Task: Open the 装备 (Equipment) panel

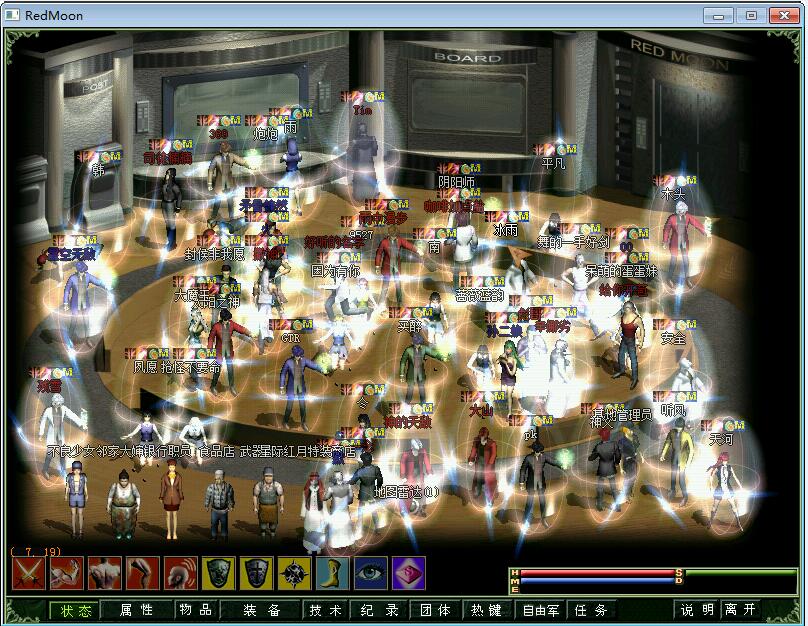Action: [x=261, y=610]
